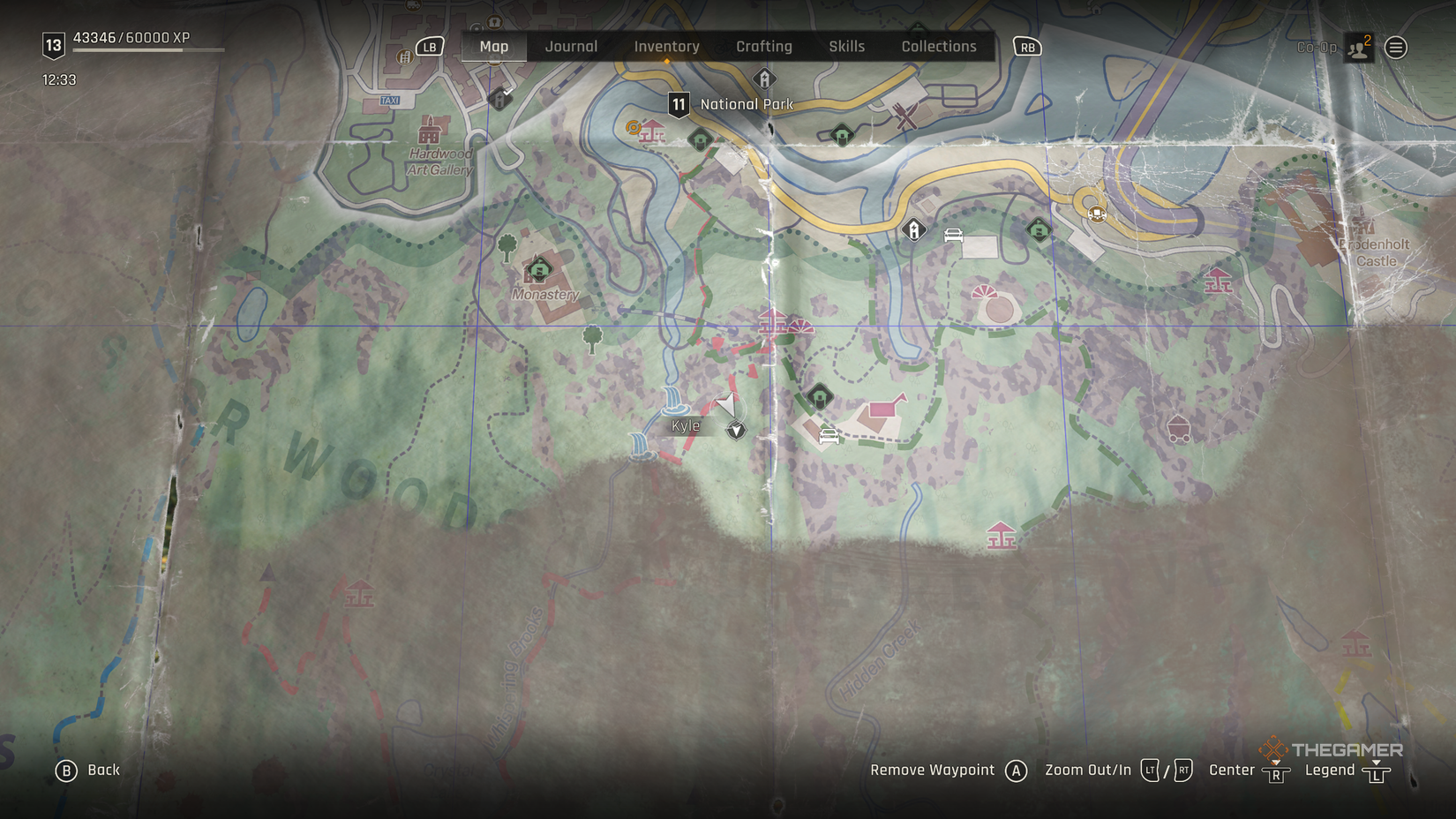Select the National Park zone label
The width and height of the screenshot is (1456, 819).
click(747, 104)
